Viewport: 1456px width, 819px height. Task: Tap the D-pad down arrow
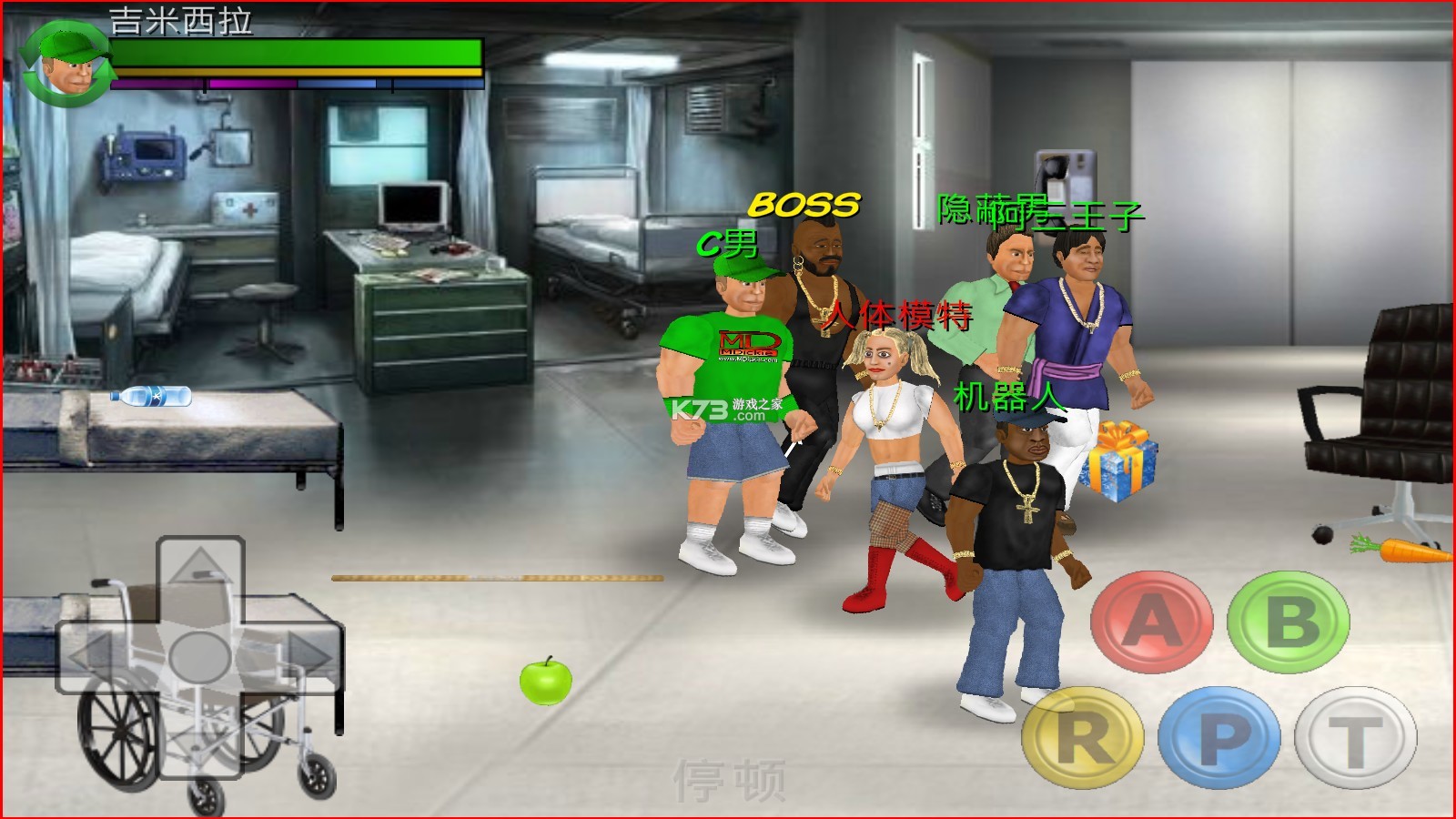tap(200, 742)
